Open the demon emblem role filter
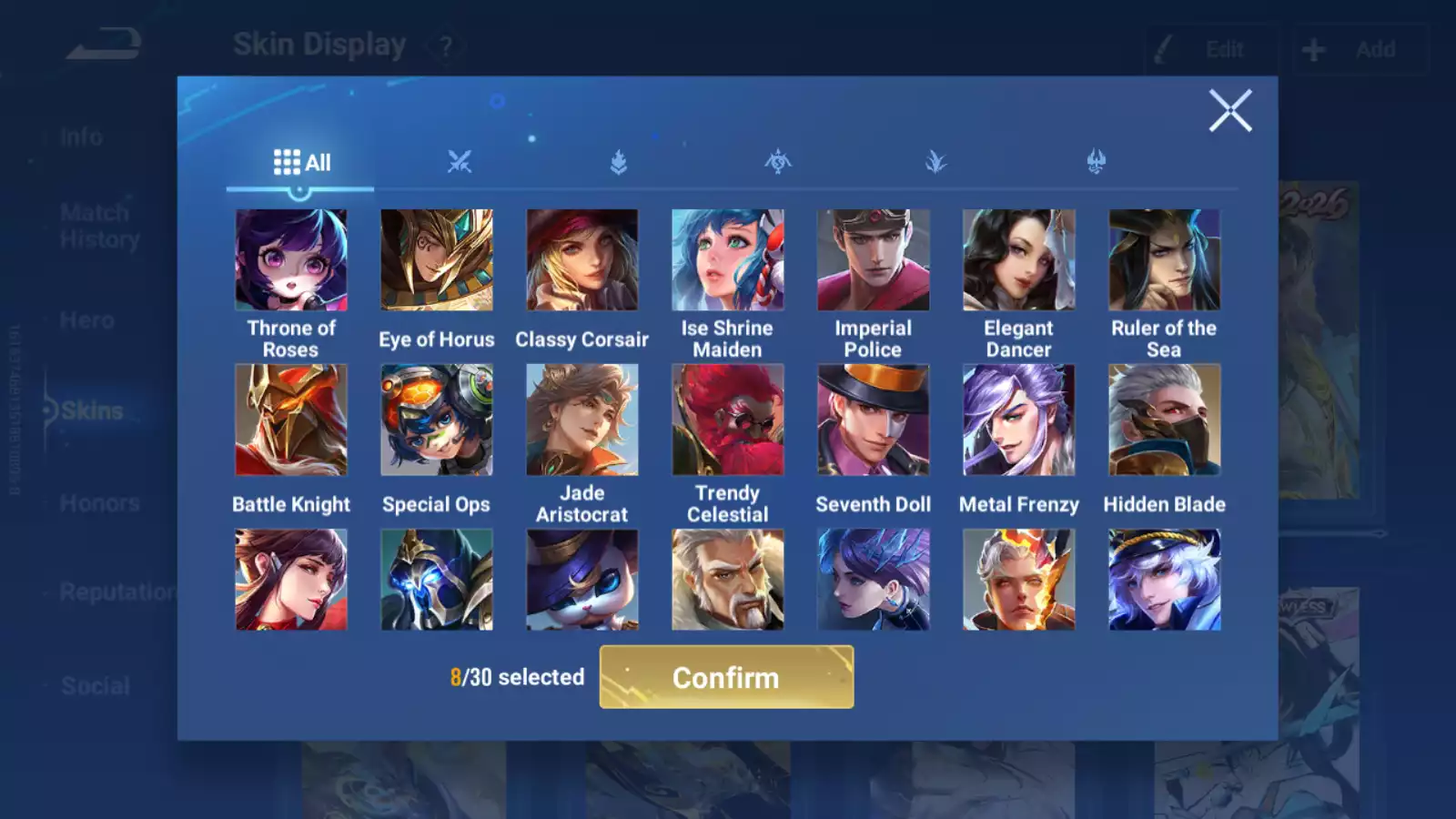This screenshot has height=819, width=1456. 1097,161
